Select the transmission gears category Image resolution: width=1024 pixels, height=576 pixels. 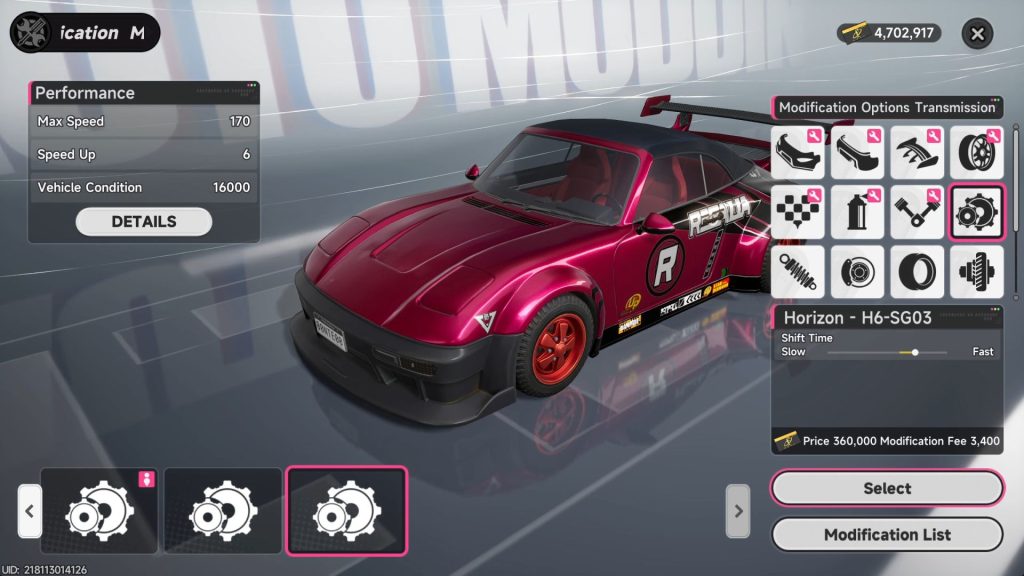pyautogui.click(x=976, y=211)
